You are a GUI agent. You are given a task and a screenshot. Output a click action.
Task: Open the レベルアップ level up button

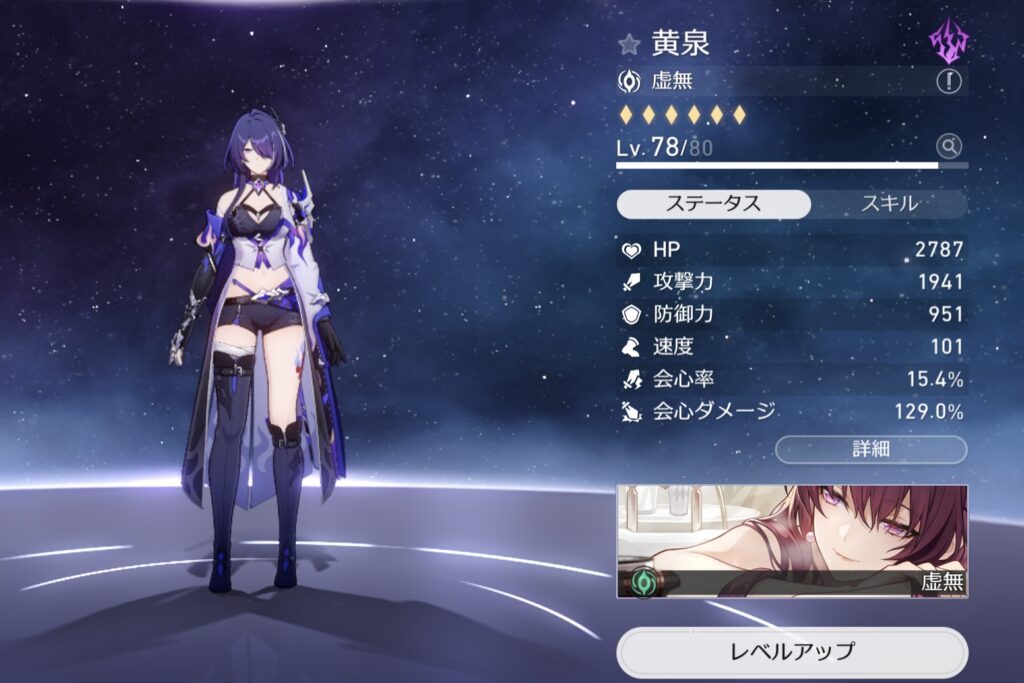pos(791,652)
